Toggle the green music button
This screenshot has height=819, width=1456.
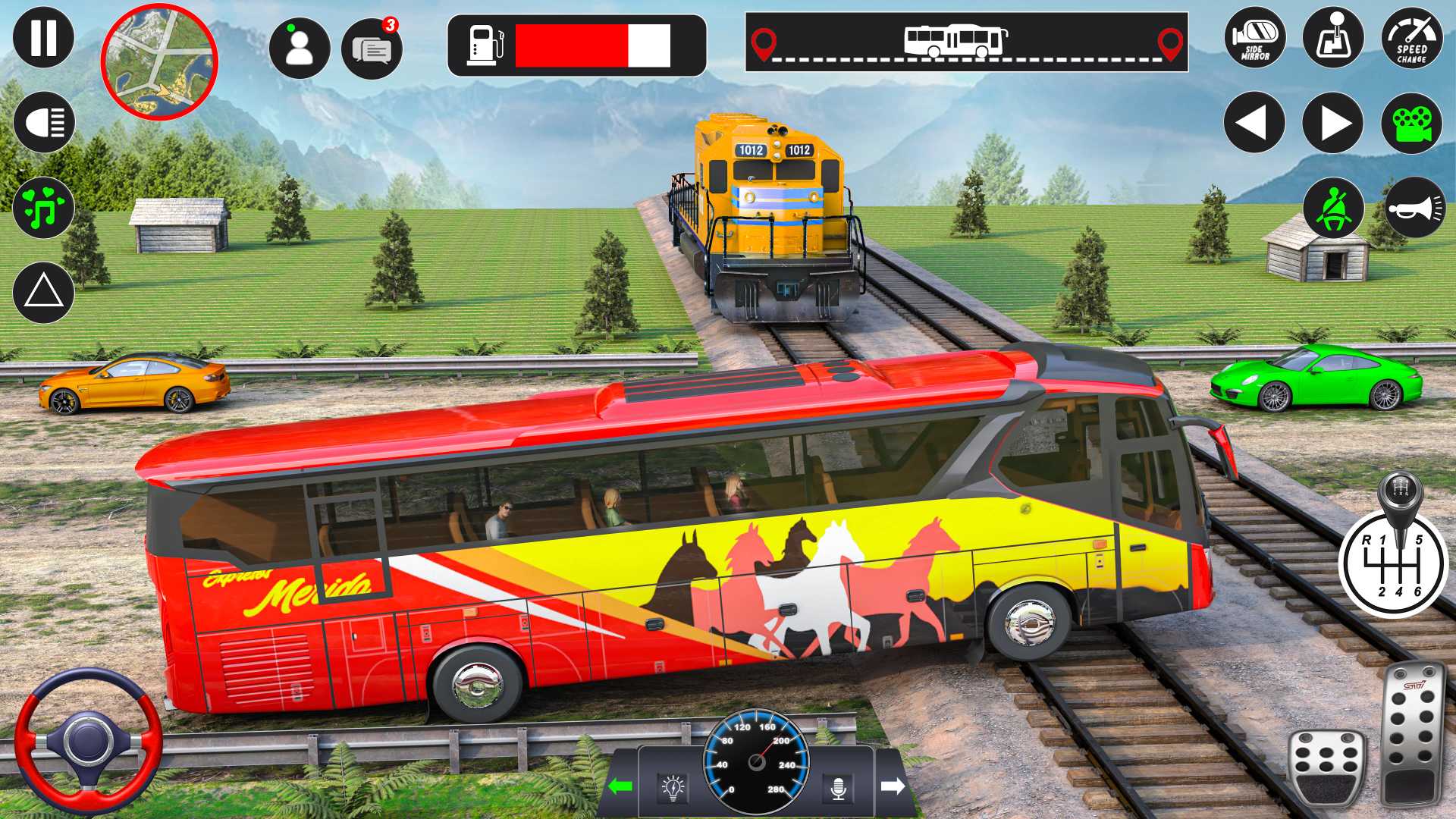tap(43, 207)
